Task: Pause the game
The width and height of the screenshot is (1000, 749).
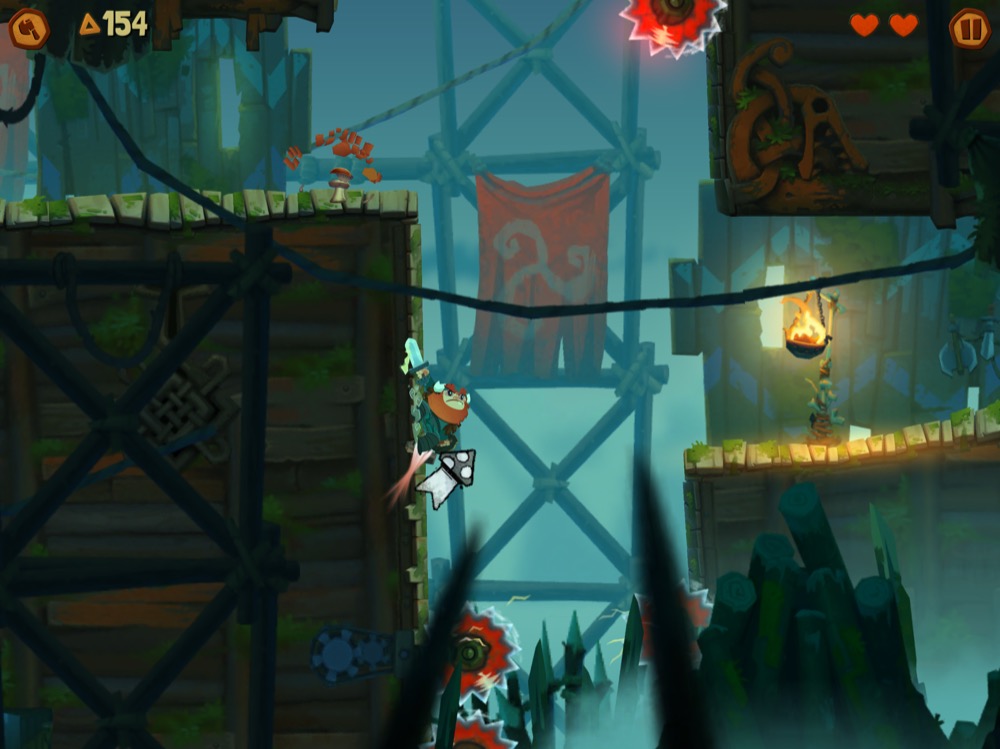Action: point(968,28)
